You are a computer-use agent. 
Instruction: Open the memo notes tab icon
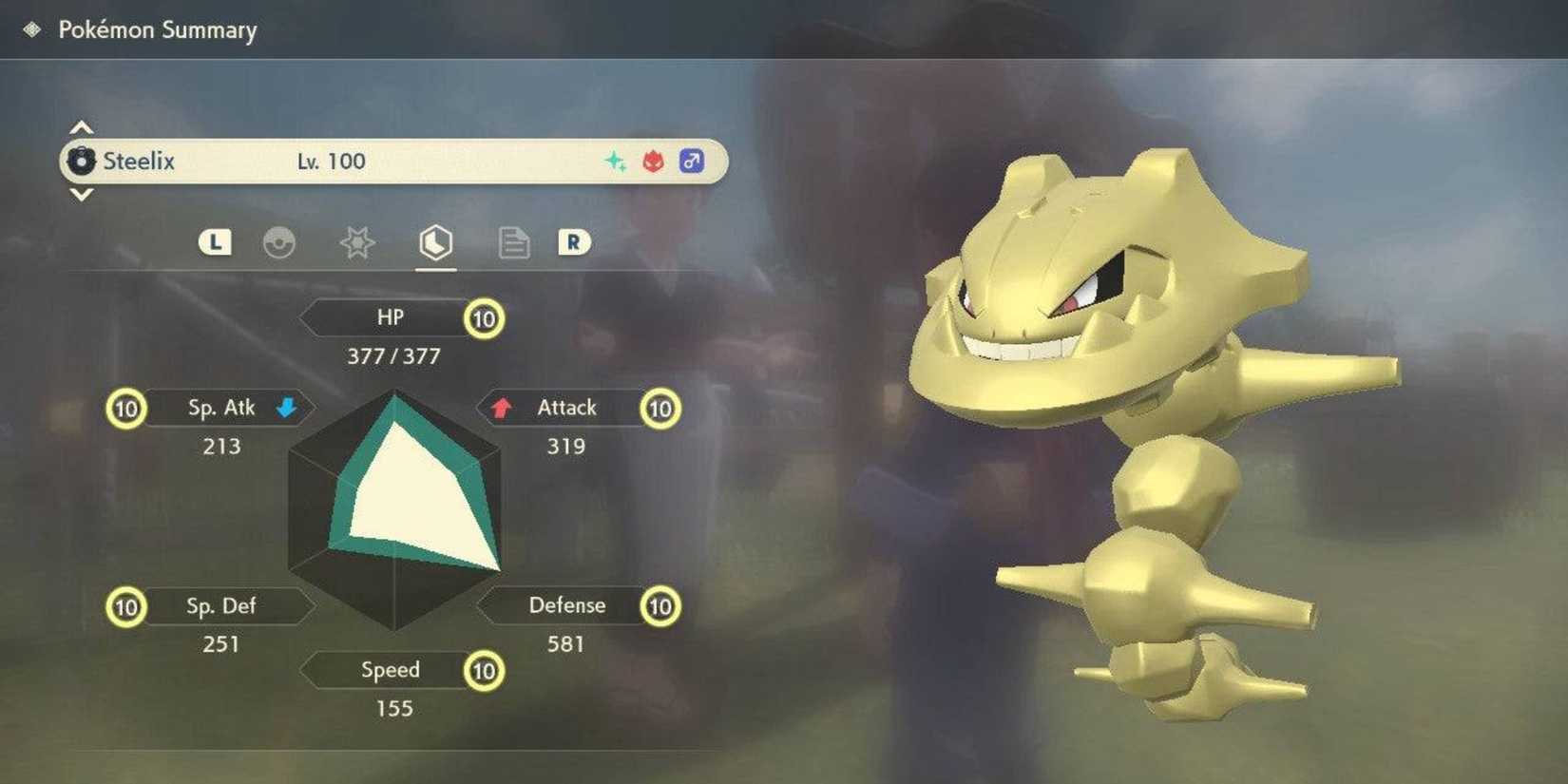pyautogui.click(x=513, y=244)
